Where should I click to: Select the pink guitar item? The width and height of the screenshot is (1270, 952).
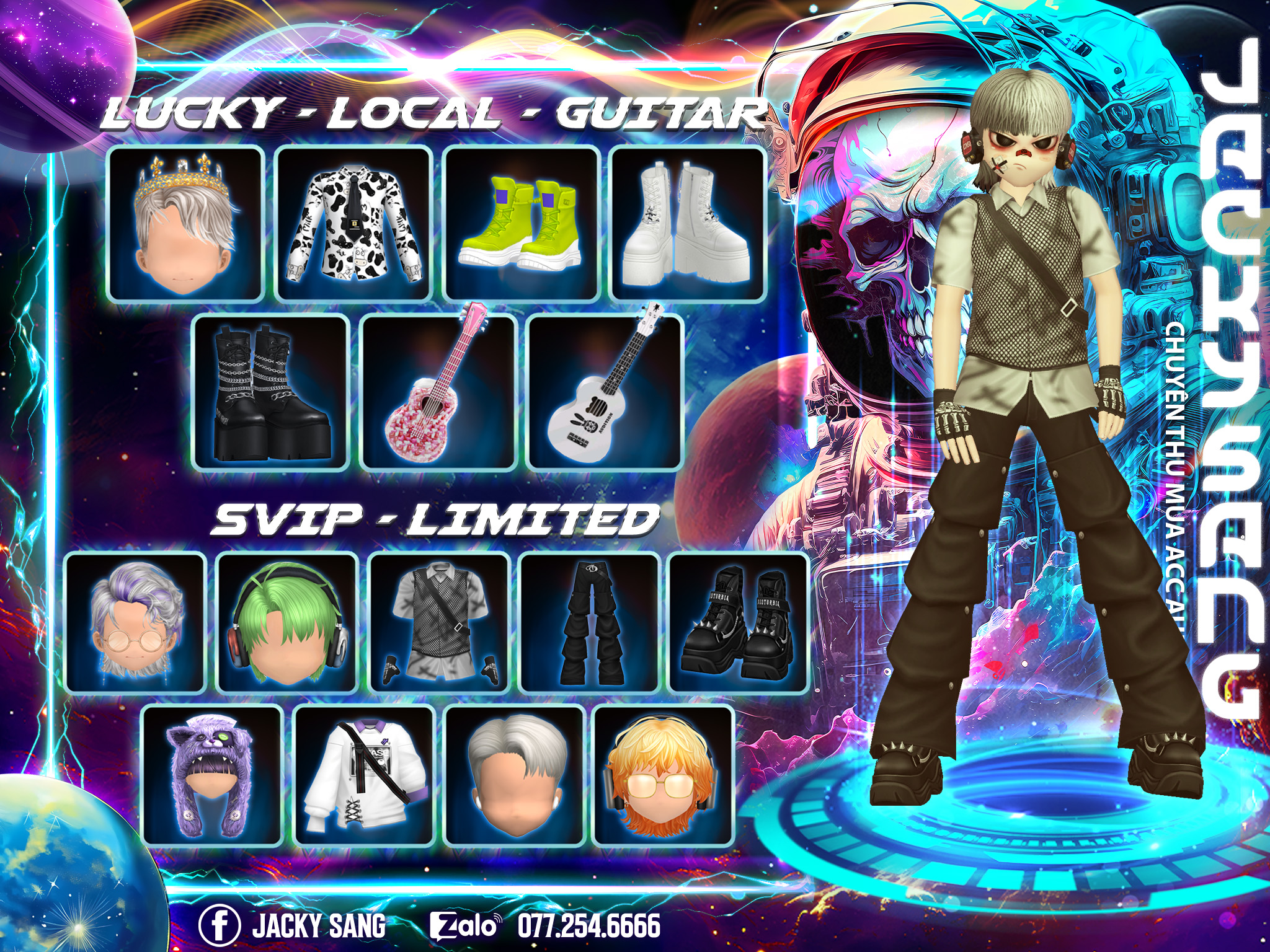pyautogui.click(x=438, y=392)
